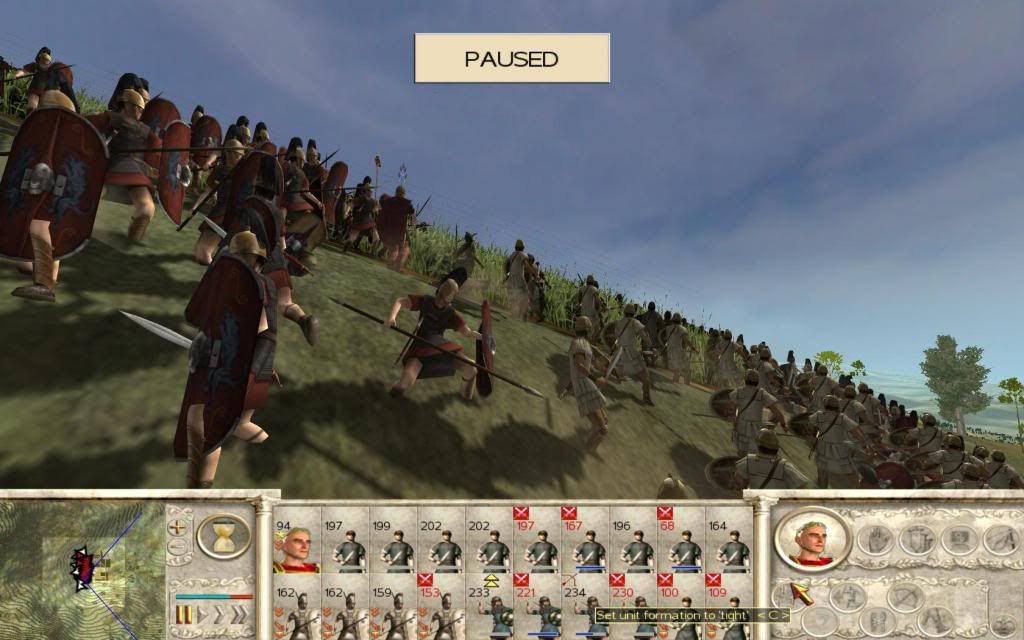Click the hourglass battle timer button

pyautogui.click(x=225, y=537)
